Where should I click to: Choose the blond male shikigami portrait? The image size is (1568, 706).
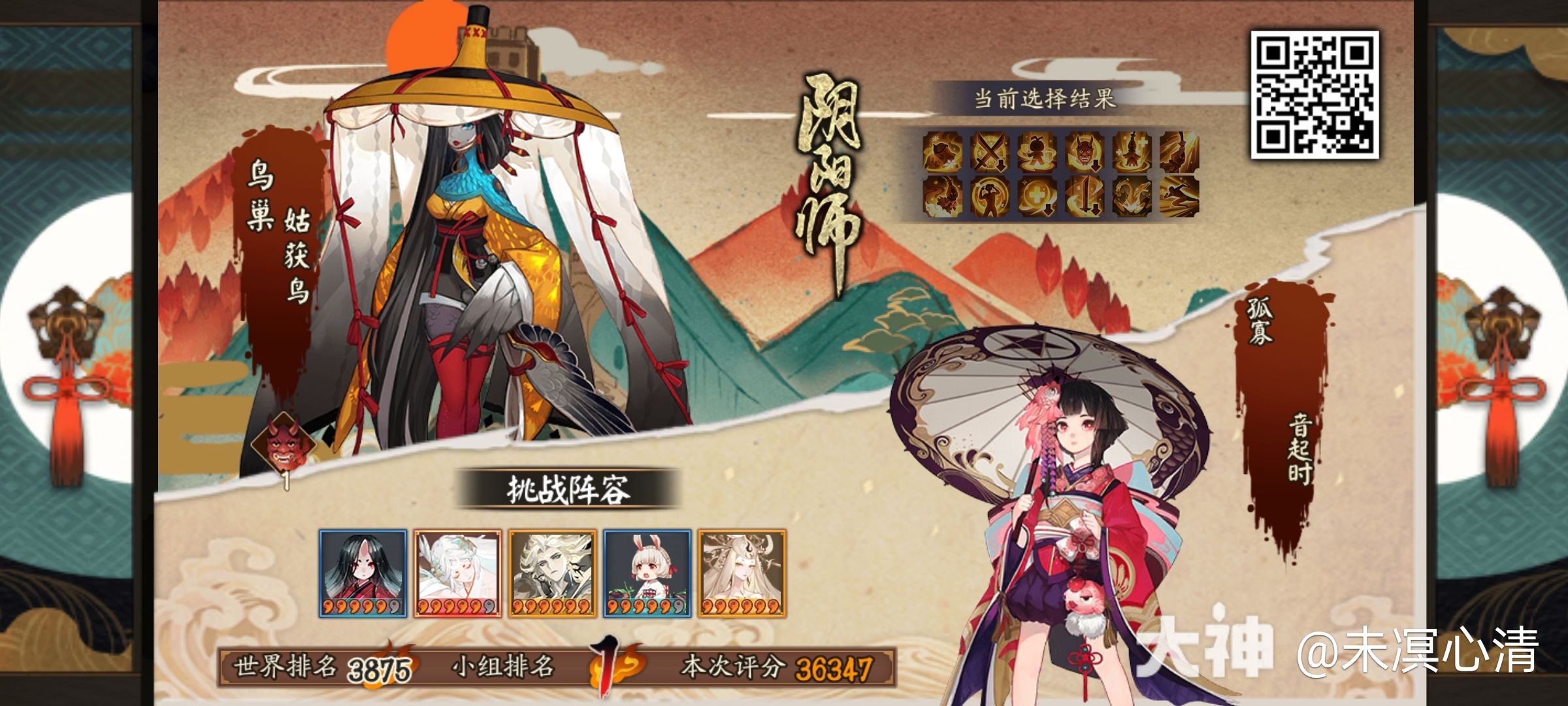pyautogui.click(x=552, y=573)
